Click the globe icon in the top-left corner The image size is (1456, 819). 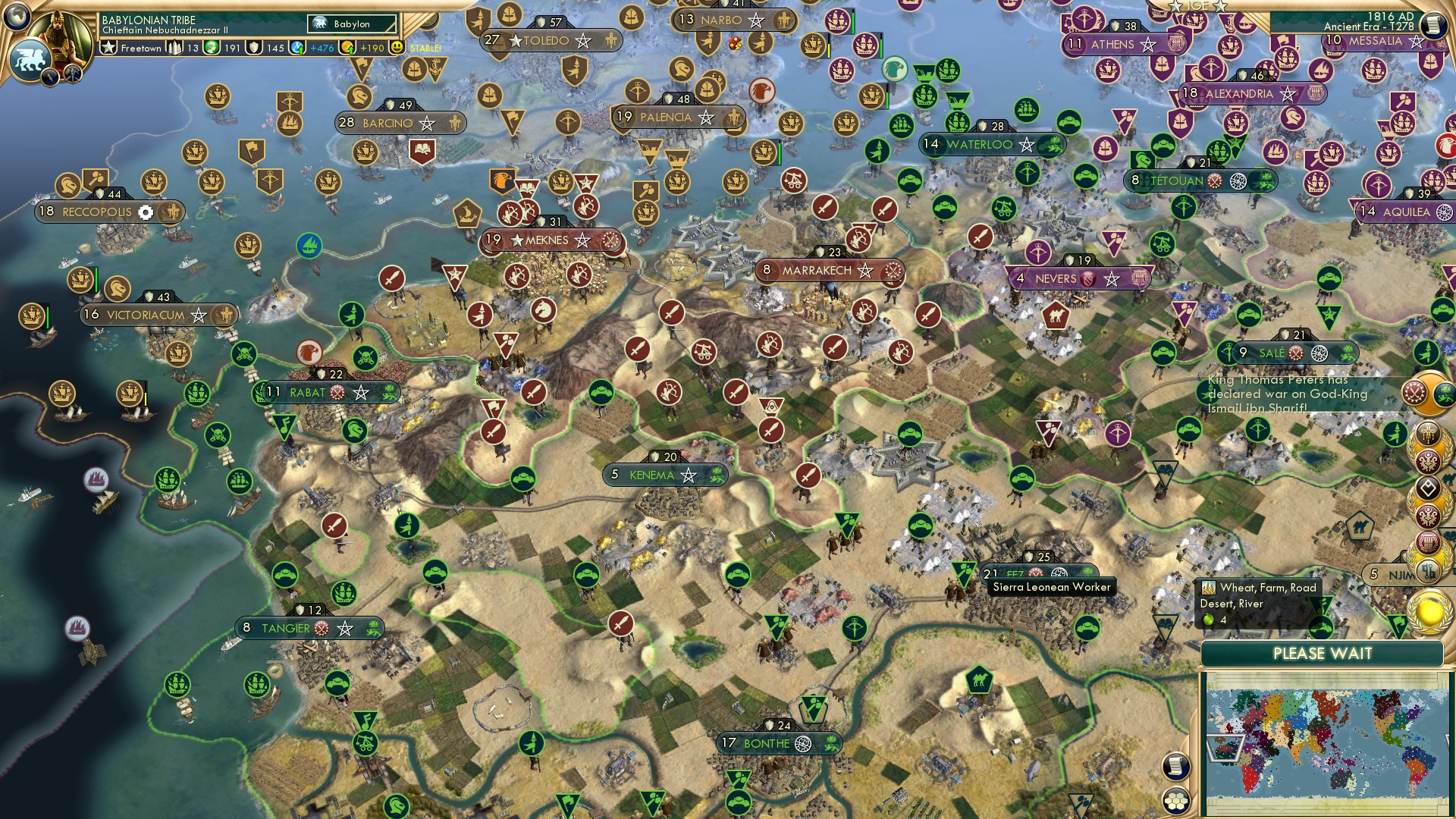point(17,18)
